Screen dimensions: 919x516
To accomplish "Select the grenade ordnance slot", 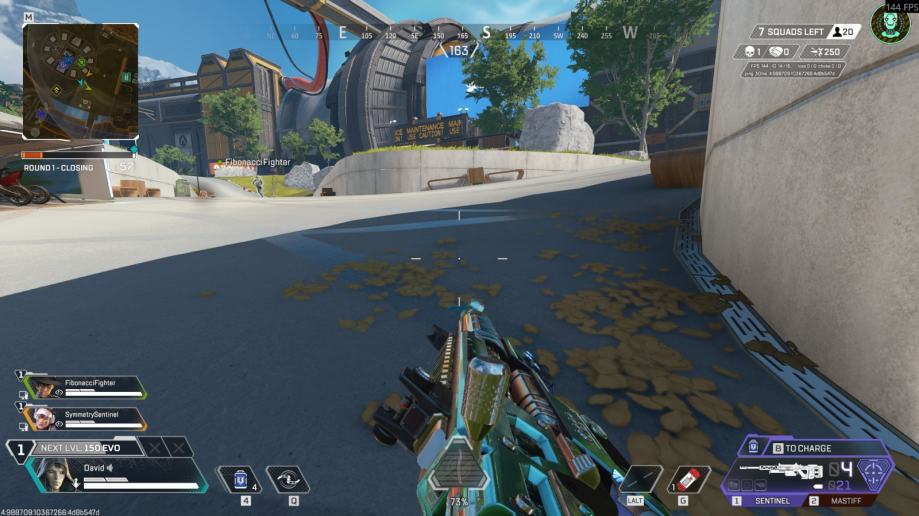I will coord(689,479).
